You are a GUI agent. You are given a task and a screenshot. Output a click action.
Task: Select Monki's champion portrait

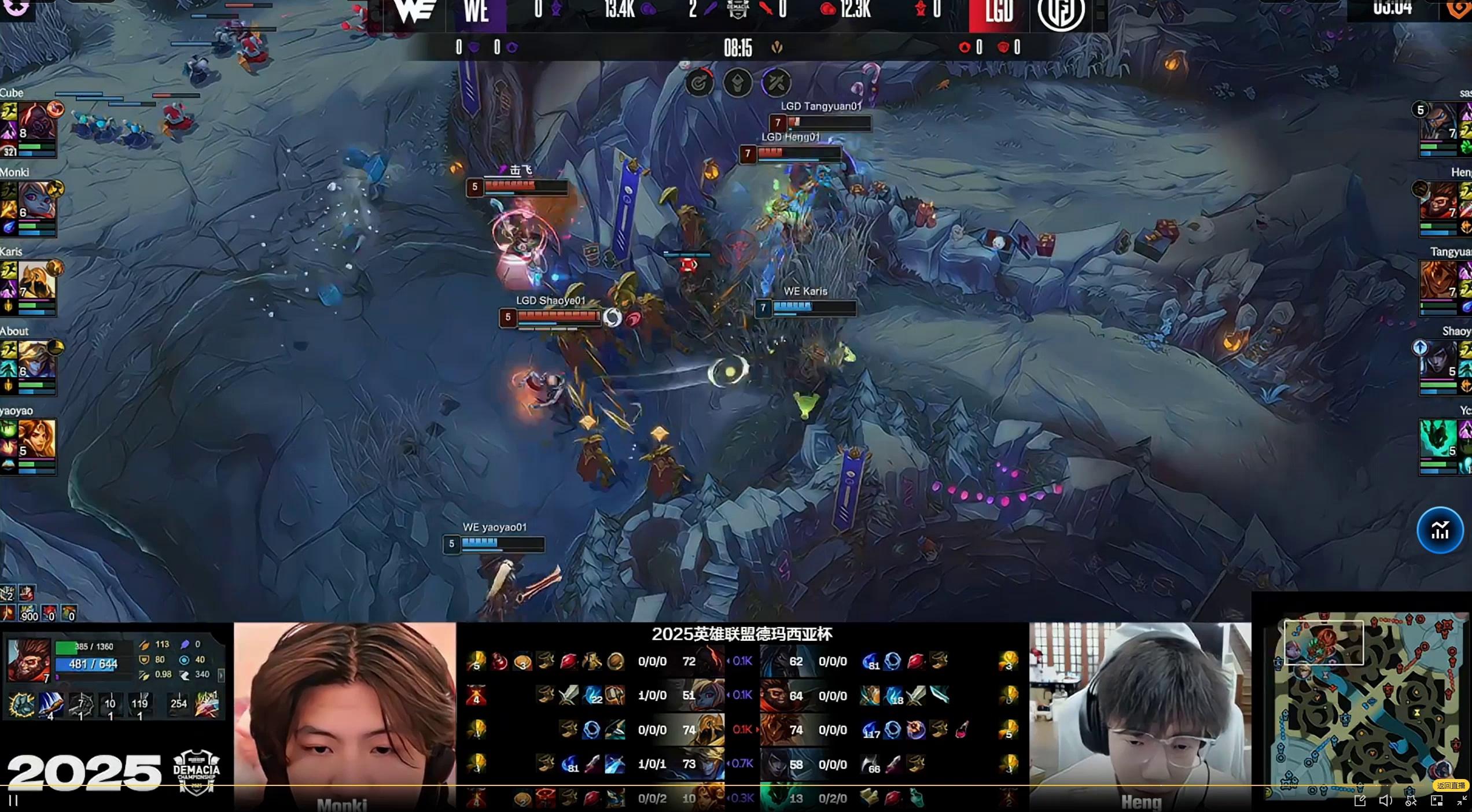(36, 201)
